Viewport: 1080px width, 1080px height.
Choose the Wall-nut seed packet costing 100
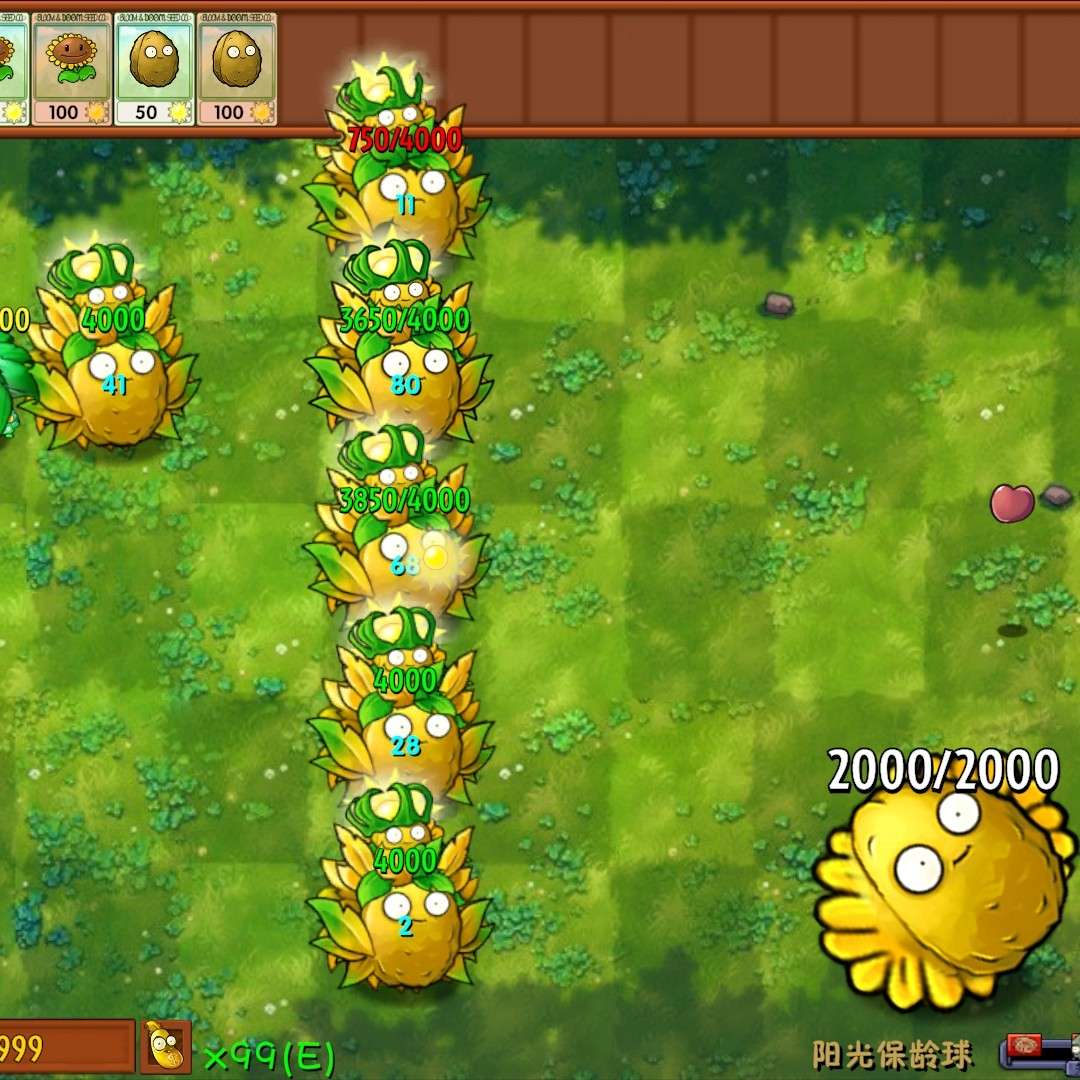pos(237,68)
